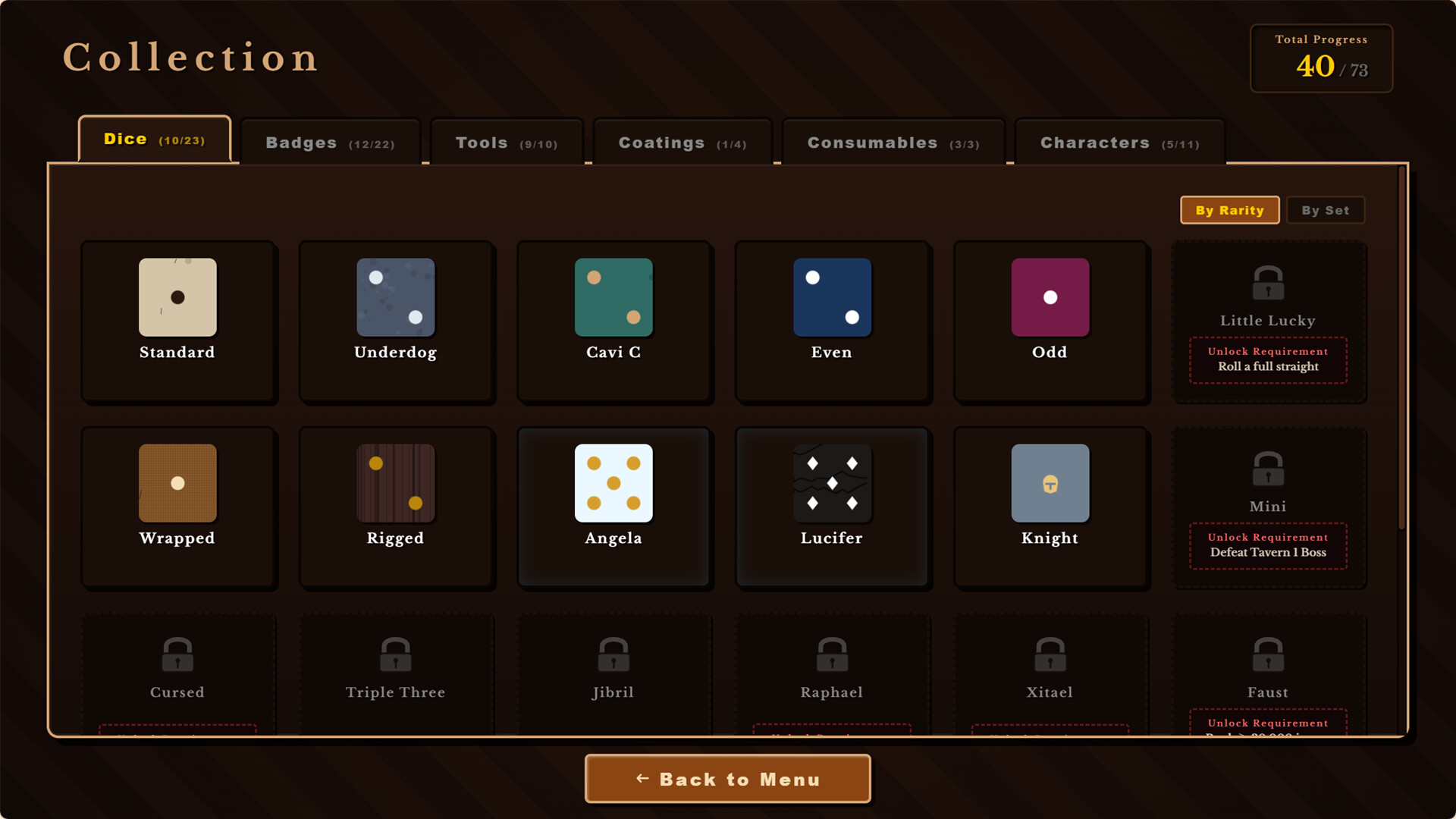Select the Even die
Viewport: 1456px width, 819px height.
(832, 322)
